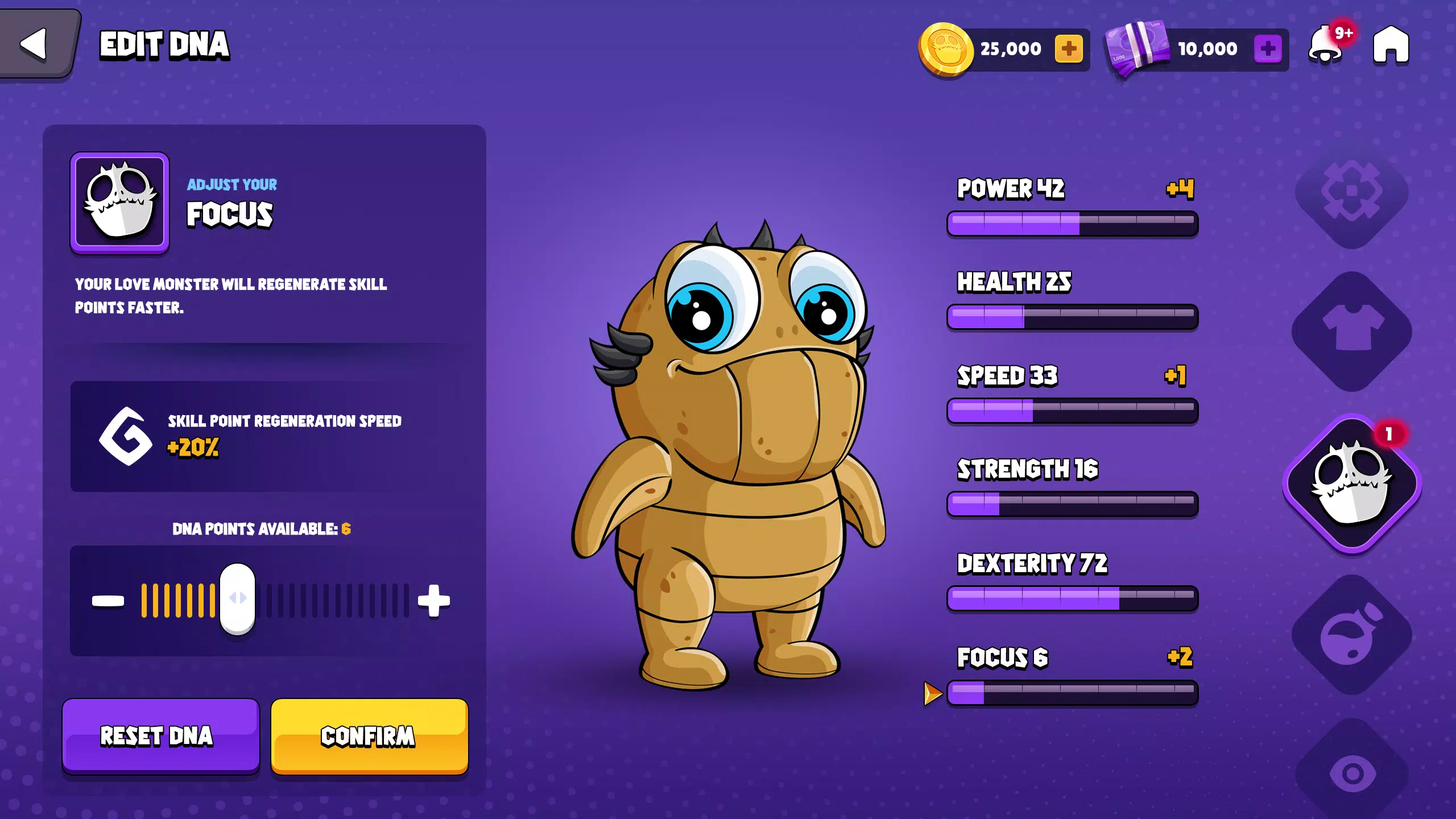Increase Focus with the plus button
This screenshot has width=1456, height=819.
pyautogui.click(x=434, y=601)
